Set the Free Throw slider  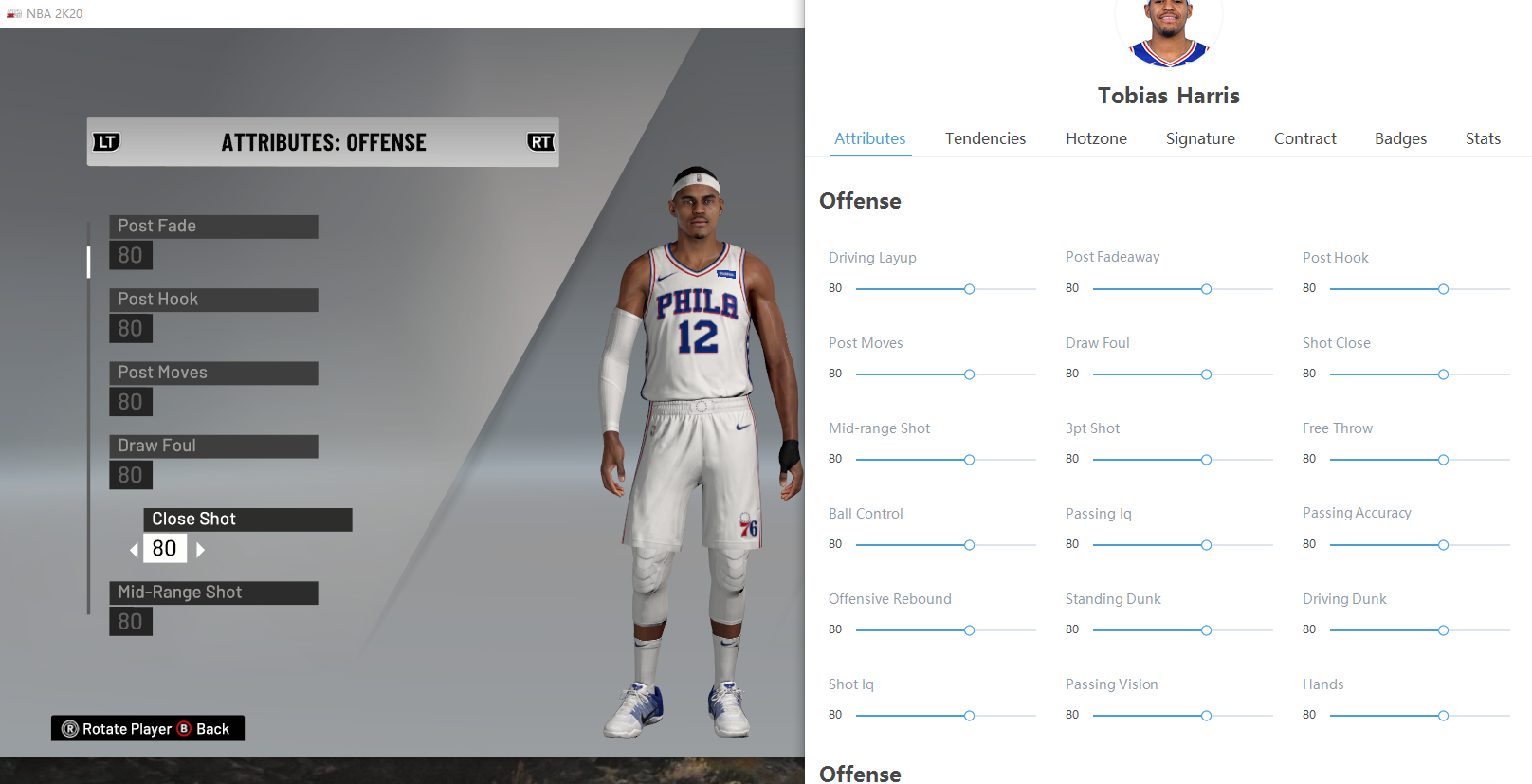(1443, 460)
